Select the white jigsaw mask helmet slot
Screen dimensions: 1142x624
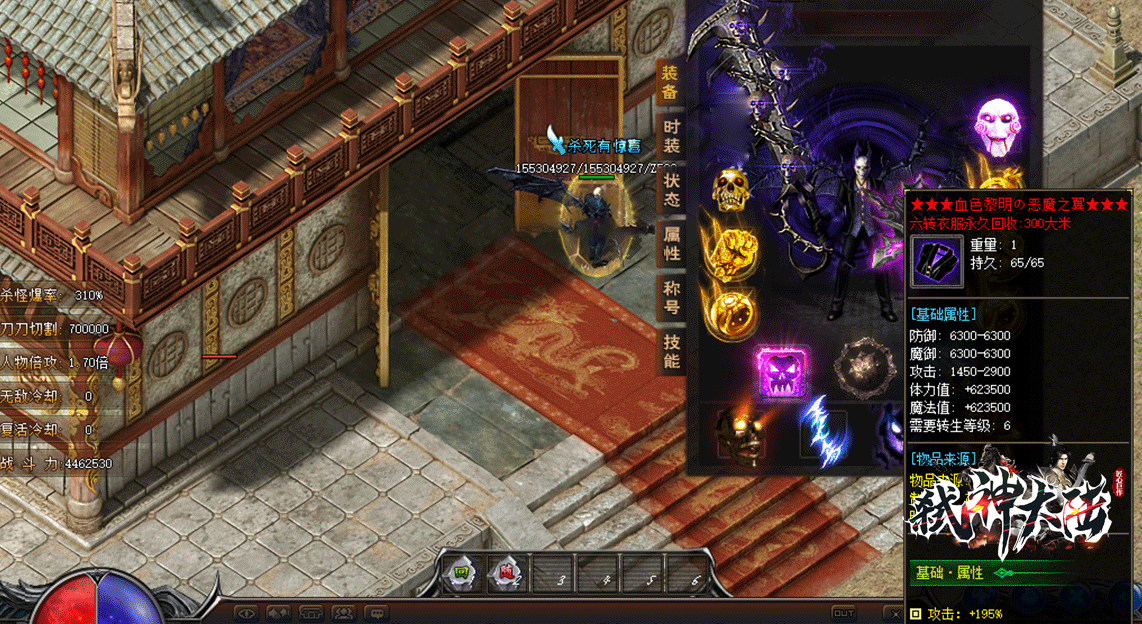[998, 124]
